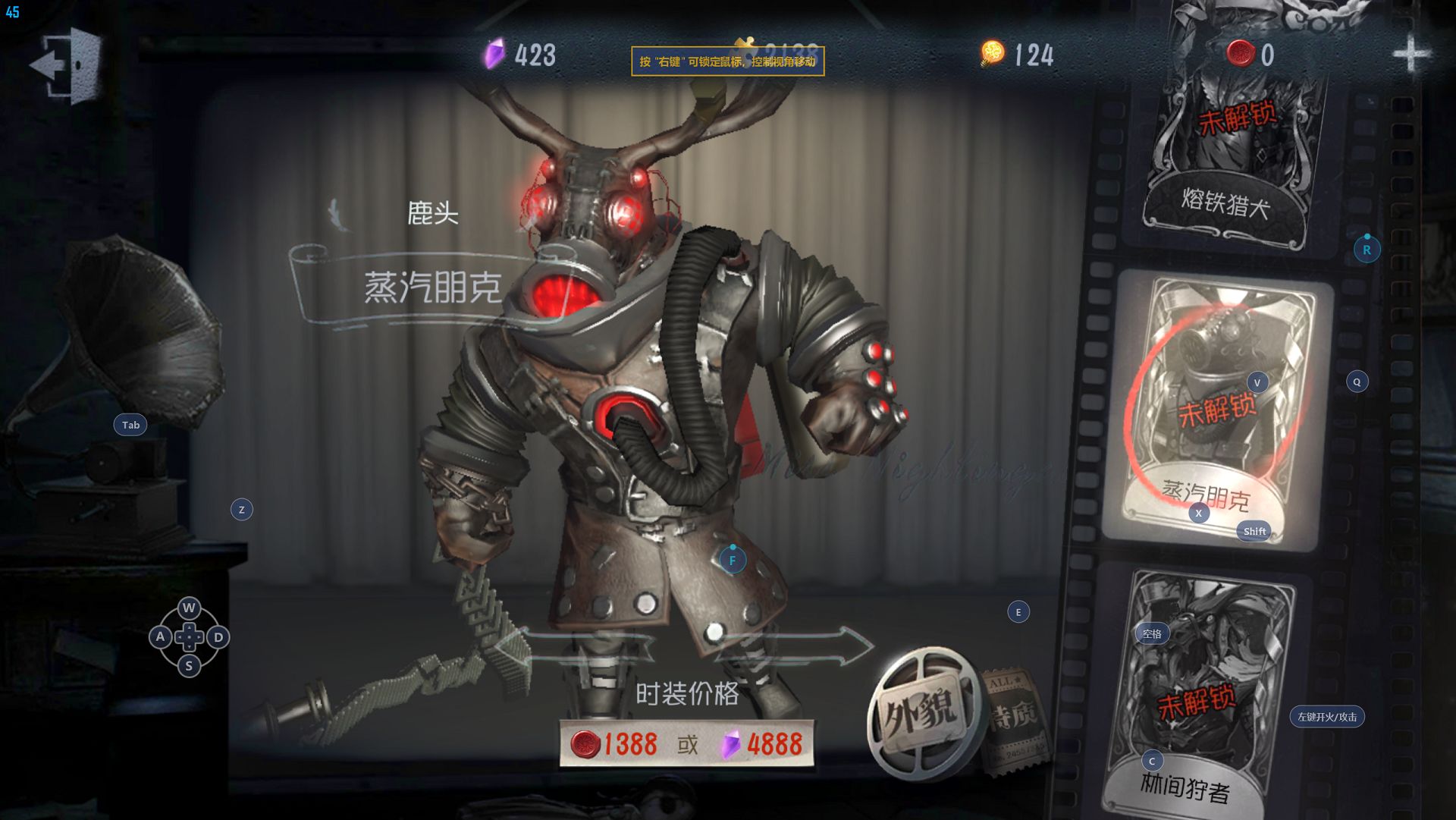
Task: Select the 蒸汽朋克 costume card
Action: click(x=1216, y=410)
